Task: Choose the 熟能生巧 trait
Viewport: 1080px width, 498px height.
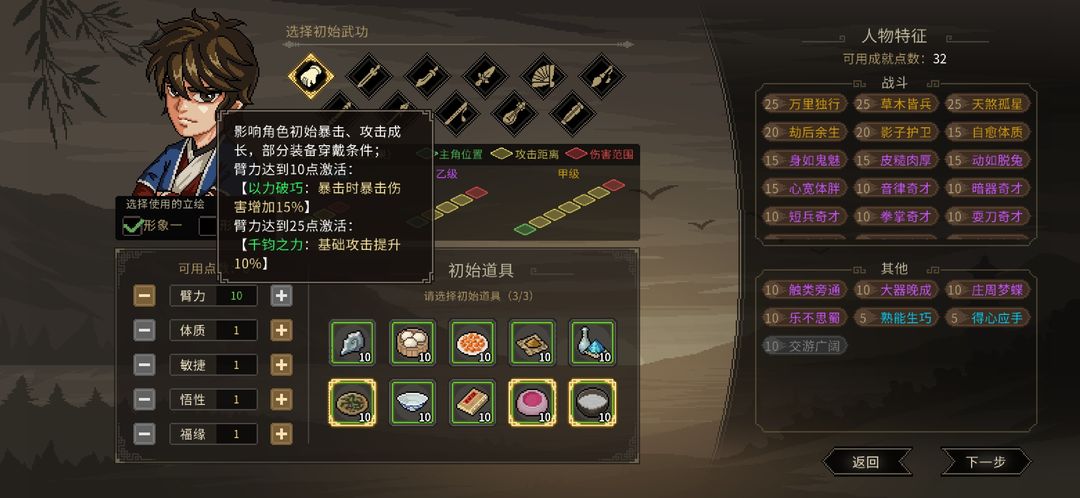Action: [895, 318]
